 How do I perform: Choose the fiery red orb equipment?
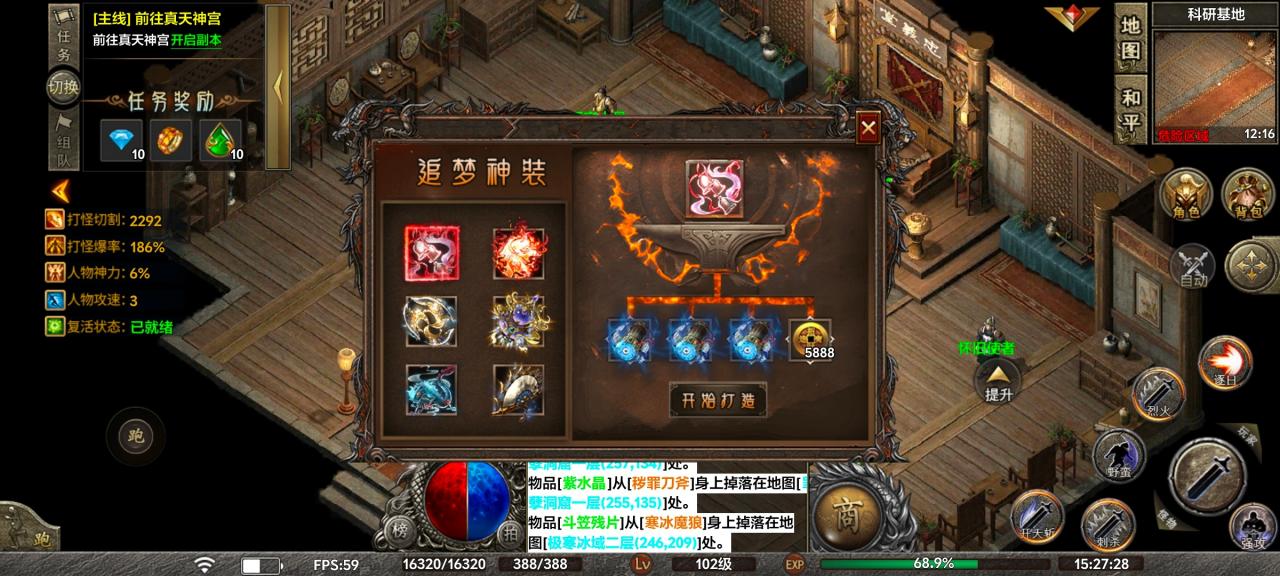pos(518,253)
